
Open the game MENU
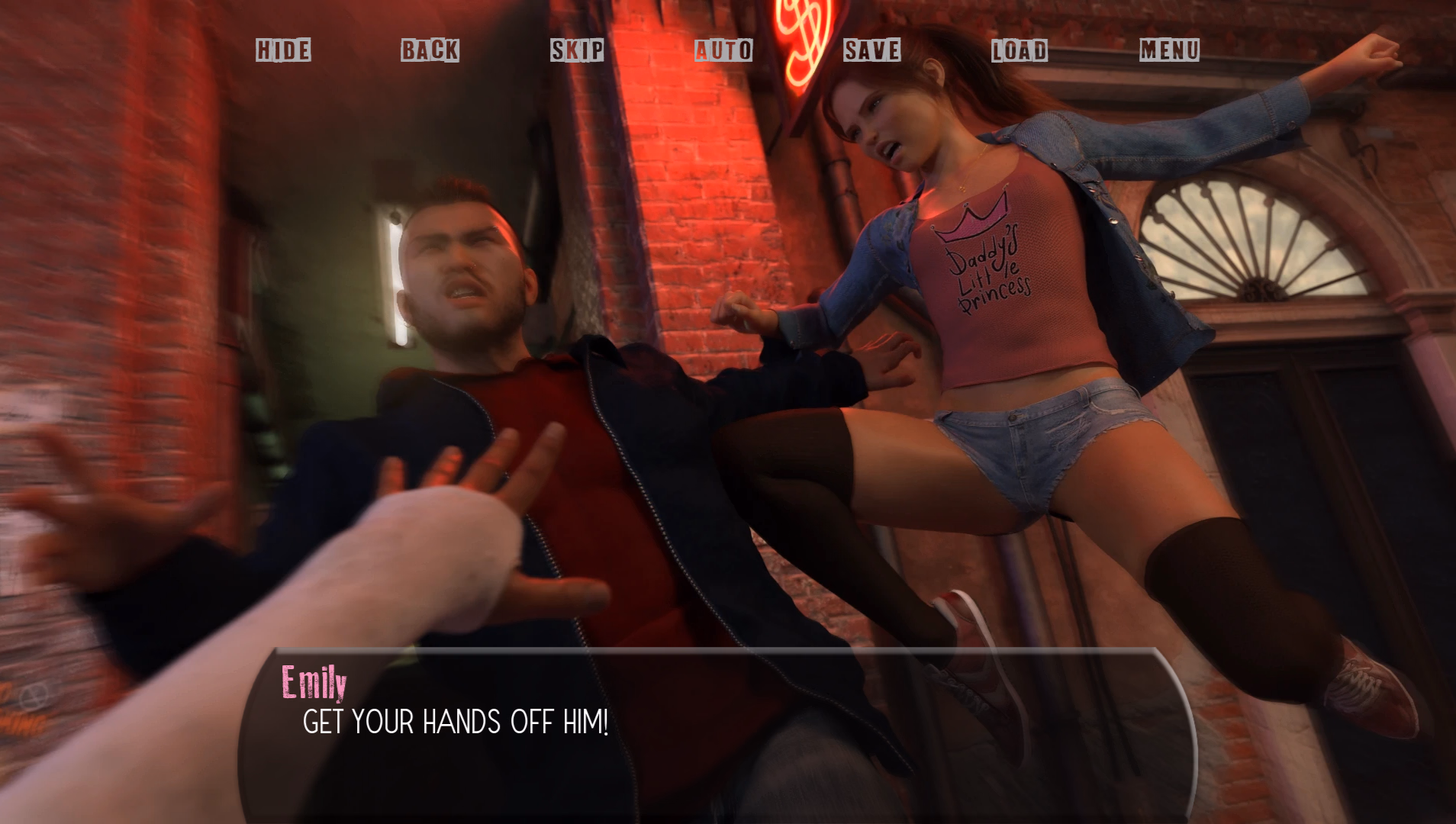[1169, 50]
